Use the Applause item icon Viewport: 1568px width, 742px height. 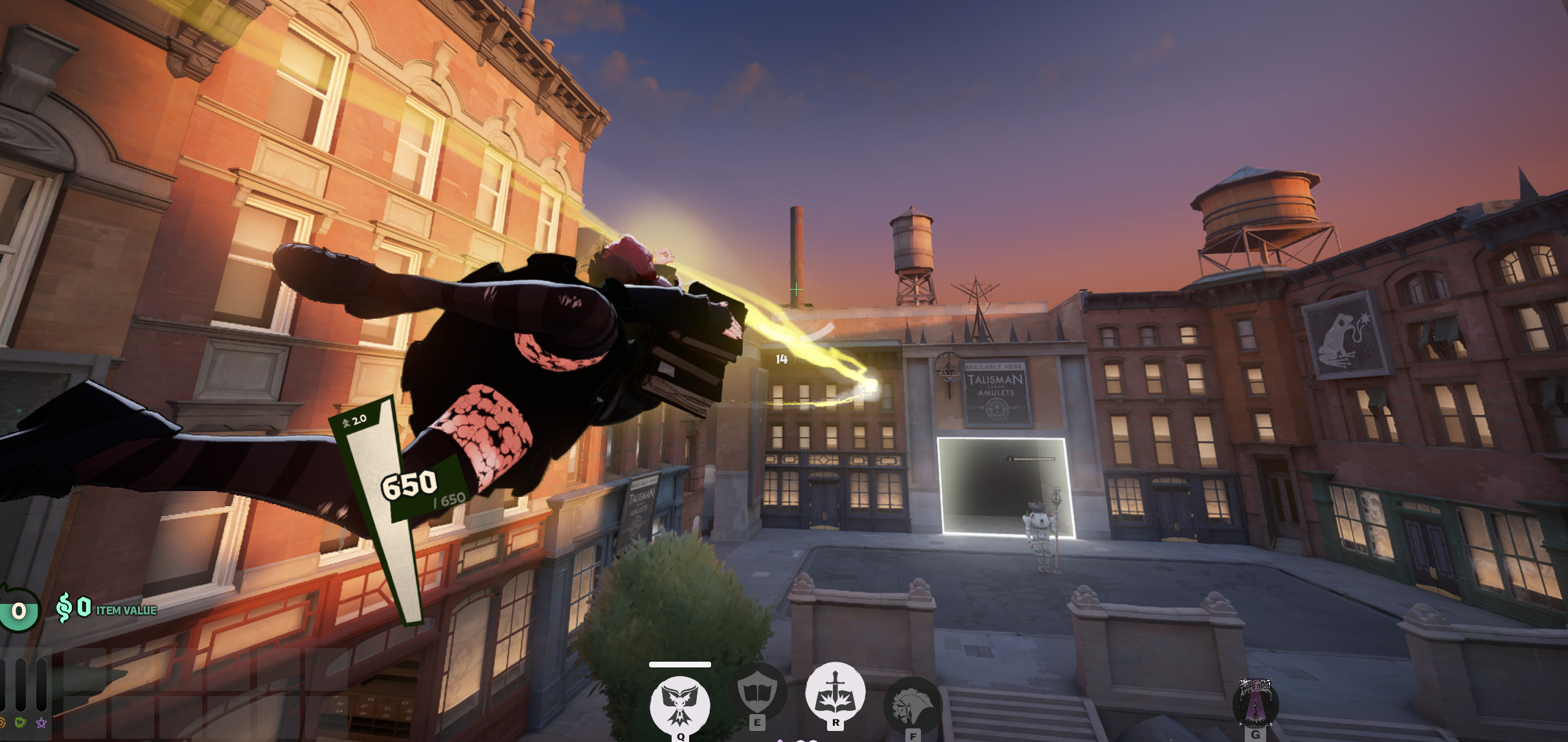coord(1255,702)
